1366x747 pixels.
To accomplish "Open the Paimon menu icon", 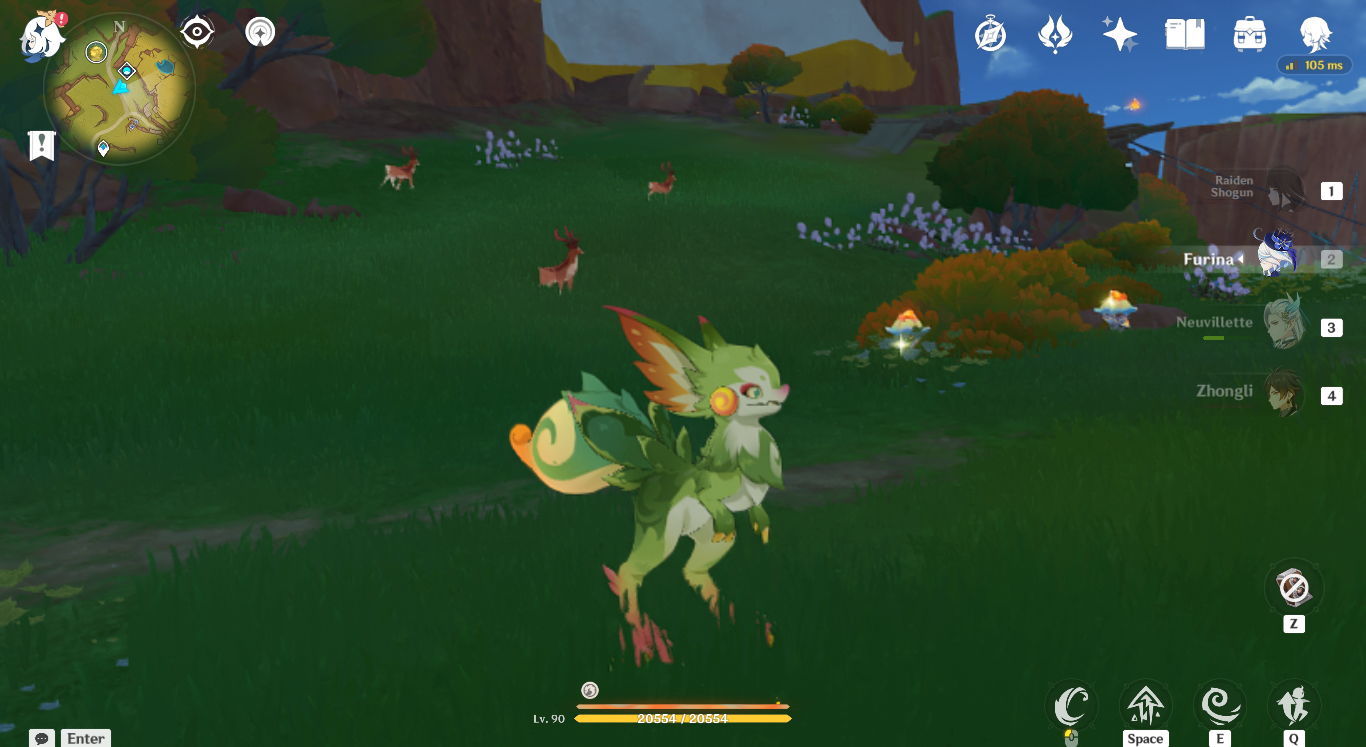I will [x=42, y=35].
